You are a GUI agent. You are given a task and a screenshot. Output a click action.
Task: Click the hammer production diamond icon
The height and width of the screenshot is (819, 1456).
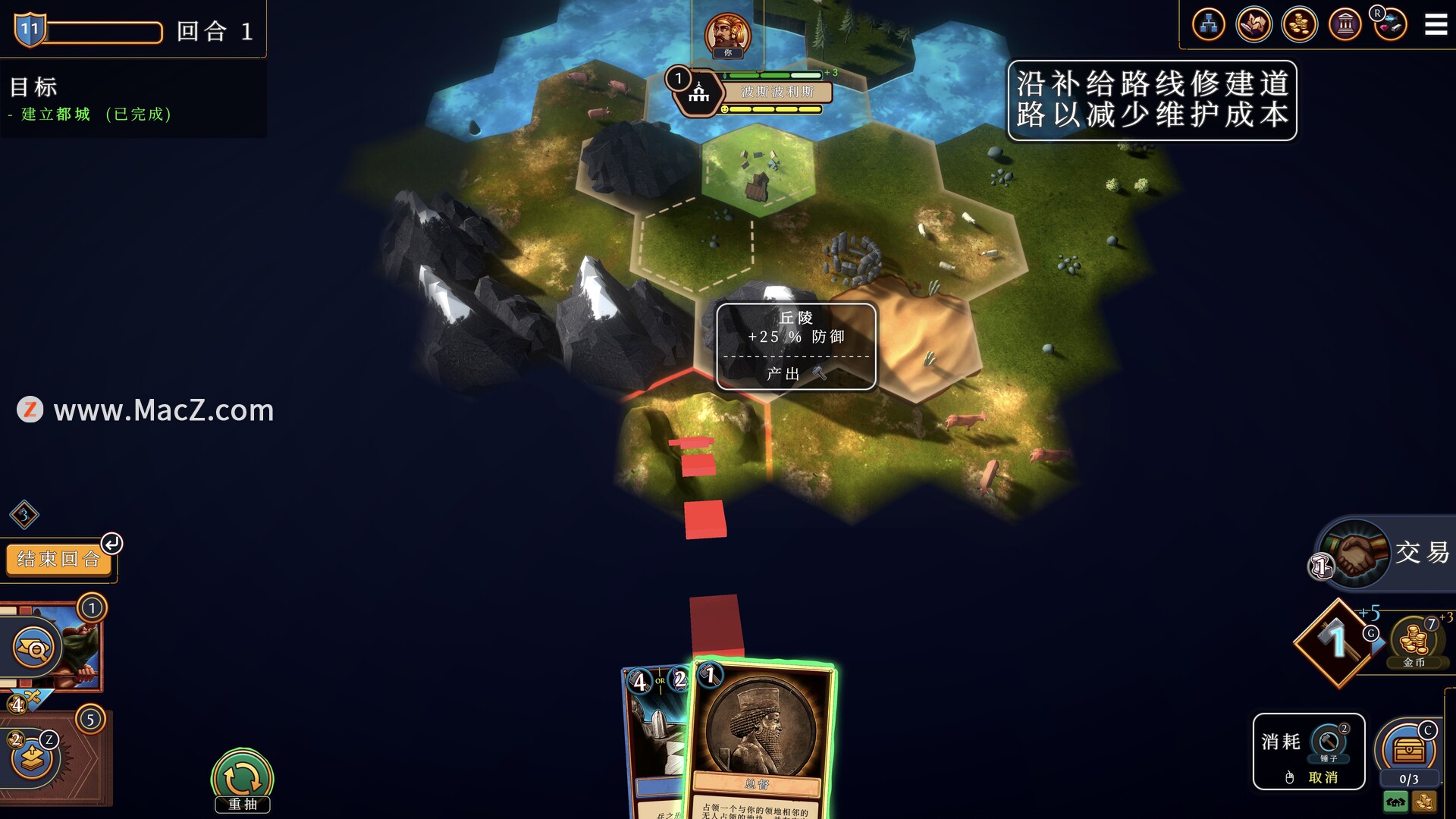(x=1336, y=643)
